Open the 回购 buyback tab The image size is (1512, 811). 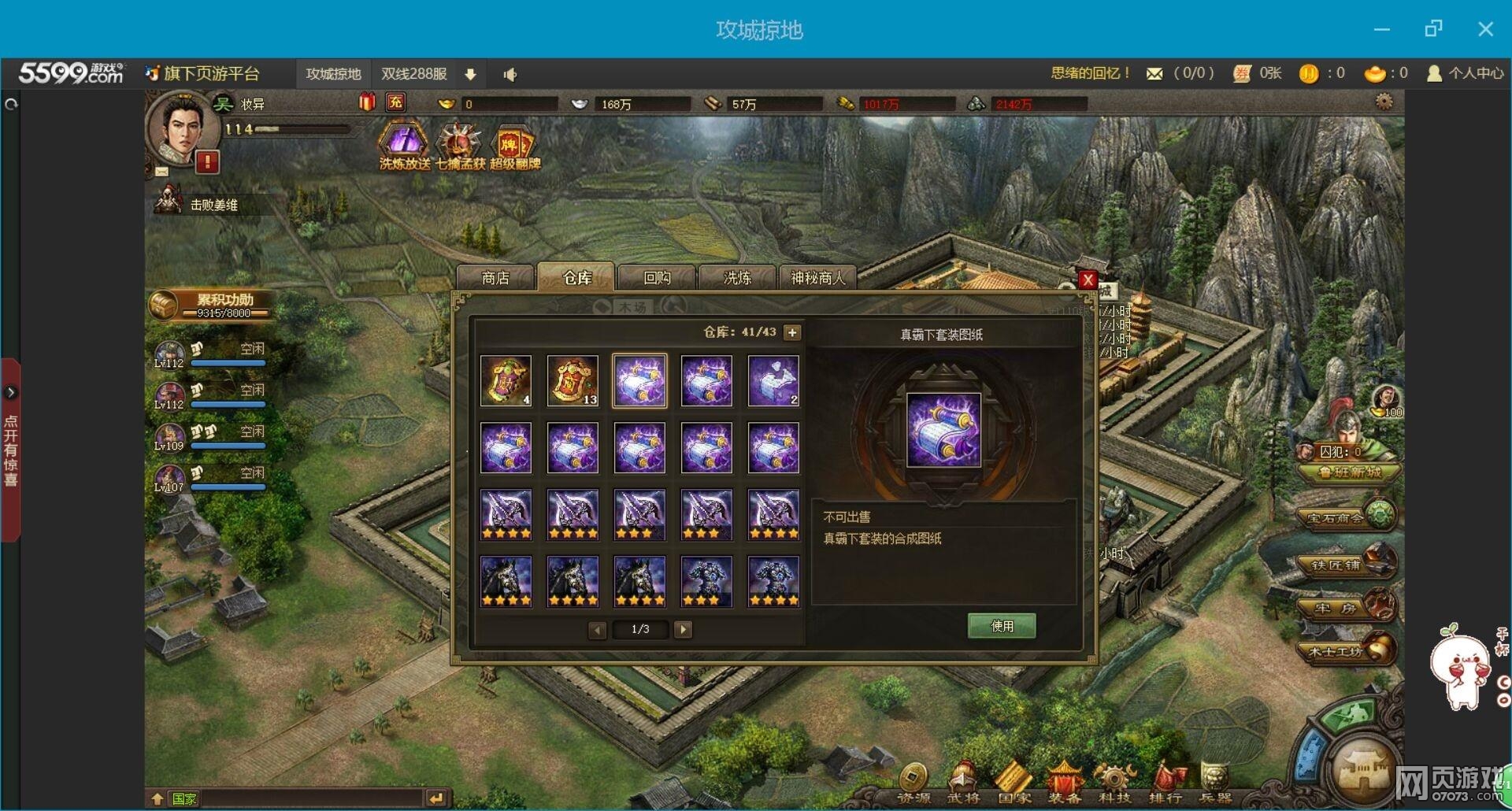(x=657, y=278)
